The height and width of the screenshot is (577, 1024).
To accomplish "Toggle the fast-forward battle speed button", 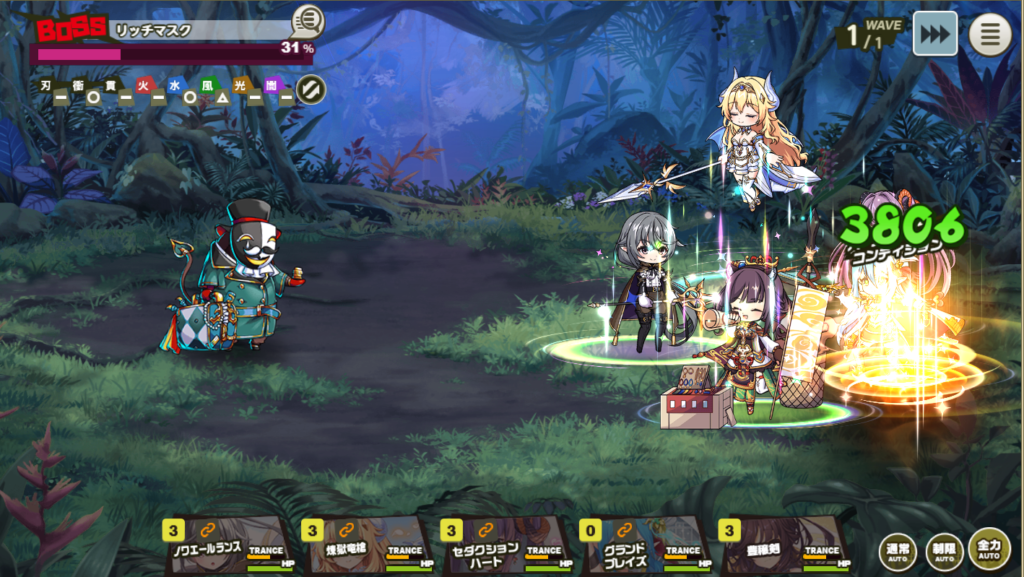I will click(x=935, y=34).
